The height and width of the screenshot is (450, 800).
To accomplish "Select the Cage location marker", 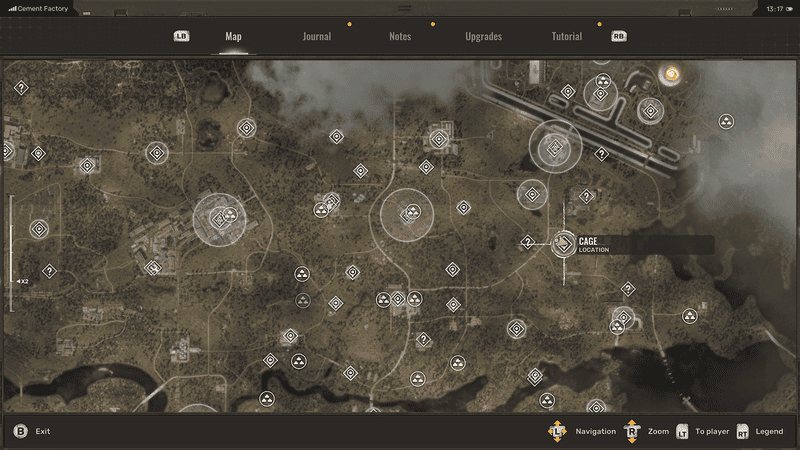I will coord(564,243).
